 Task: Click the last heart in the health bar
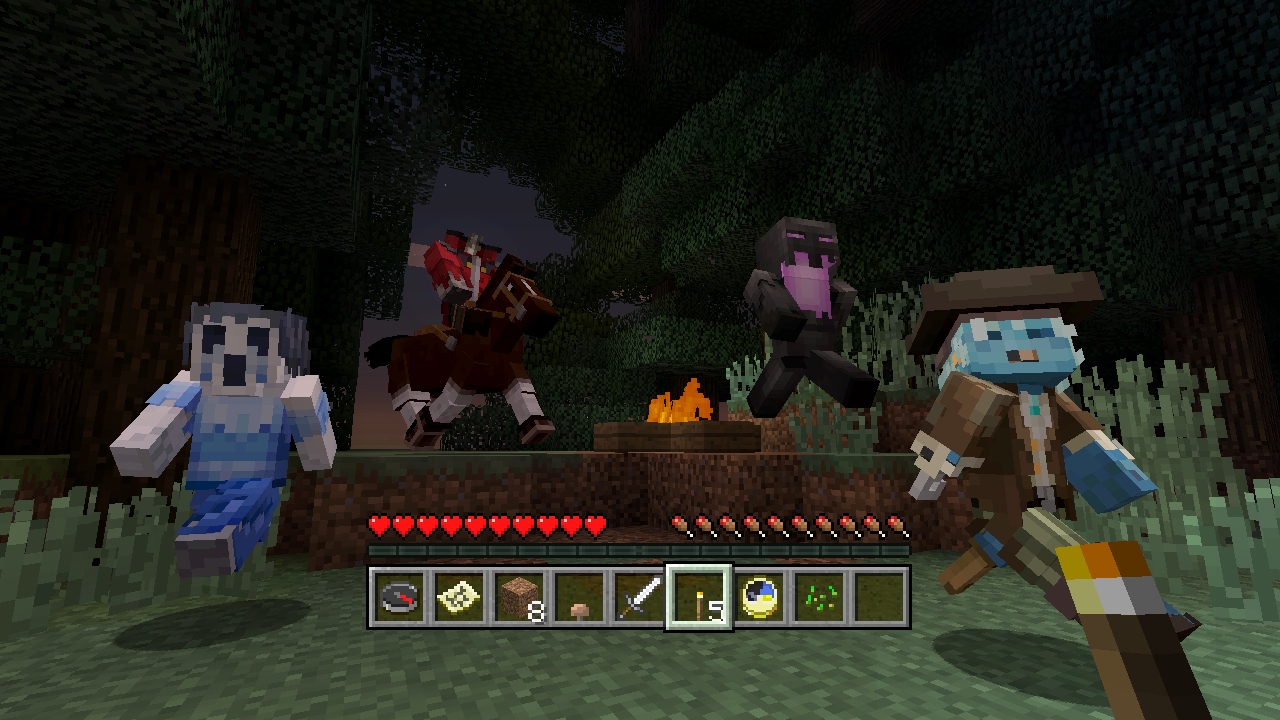click(594, 524)
